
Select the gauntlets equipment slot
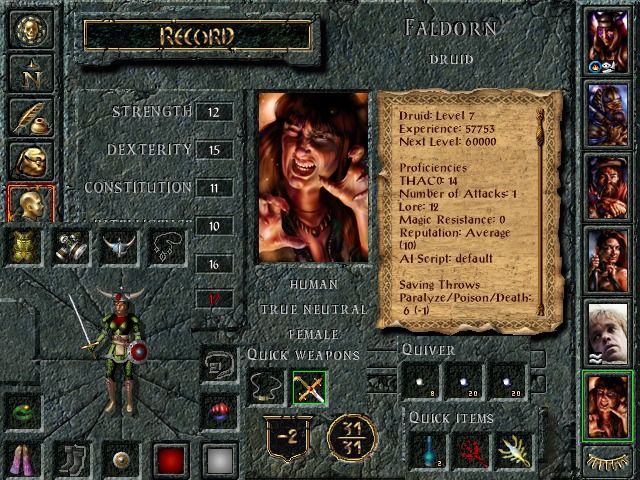pos(72,246)
